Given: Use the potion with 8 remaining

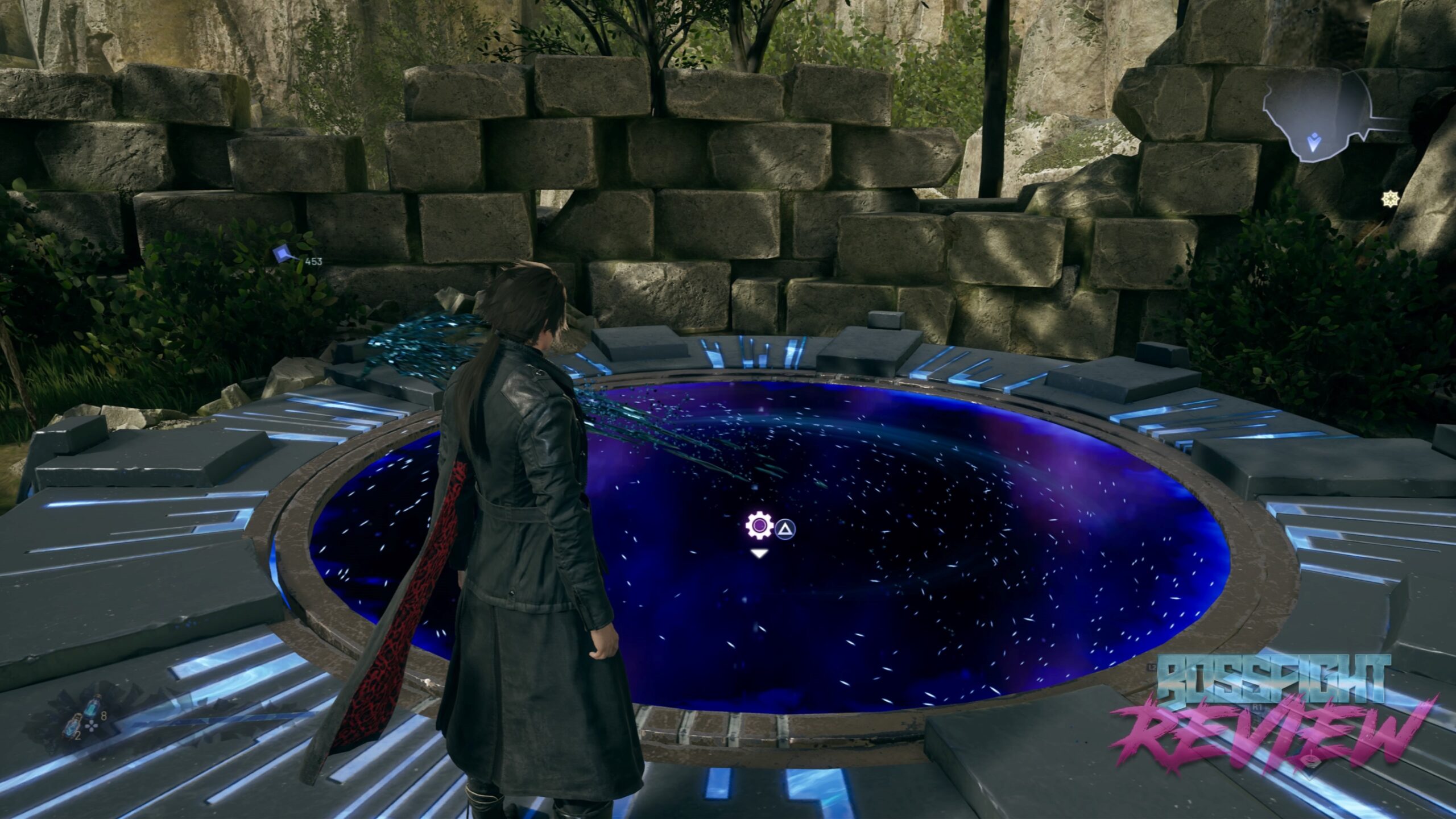Looking at the screenshot, I should (91, 709).
